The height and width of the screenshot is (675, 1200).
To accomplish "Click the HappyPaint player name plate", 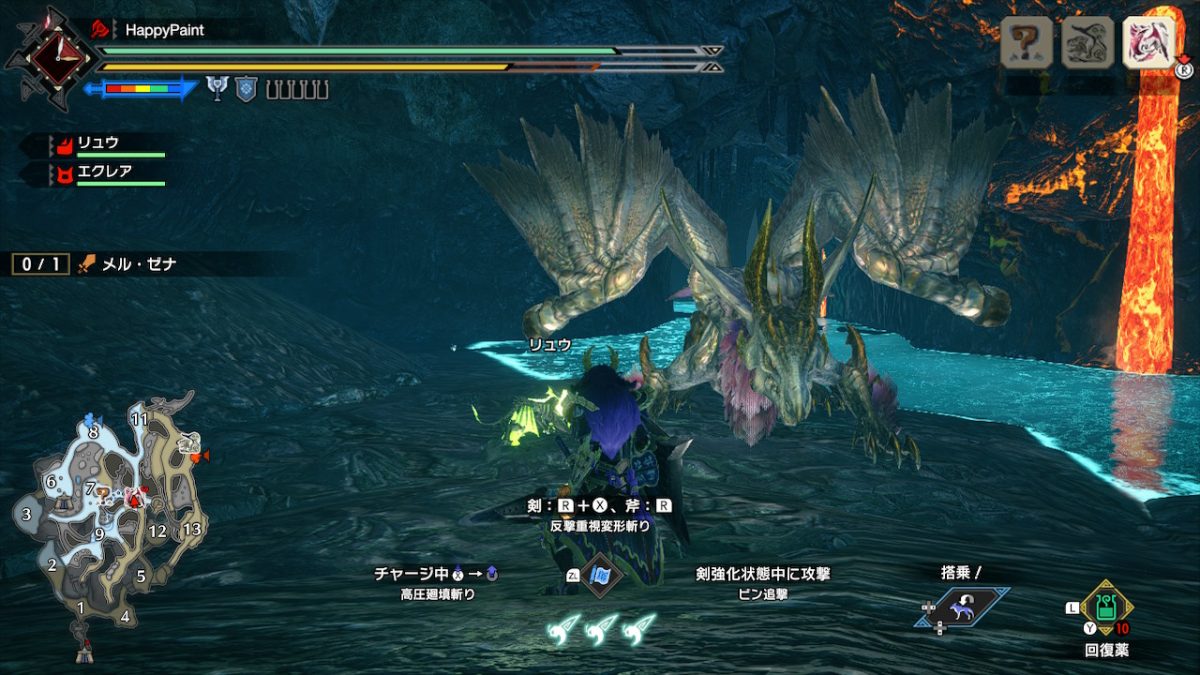I will coord(163,30).
